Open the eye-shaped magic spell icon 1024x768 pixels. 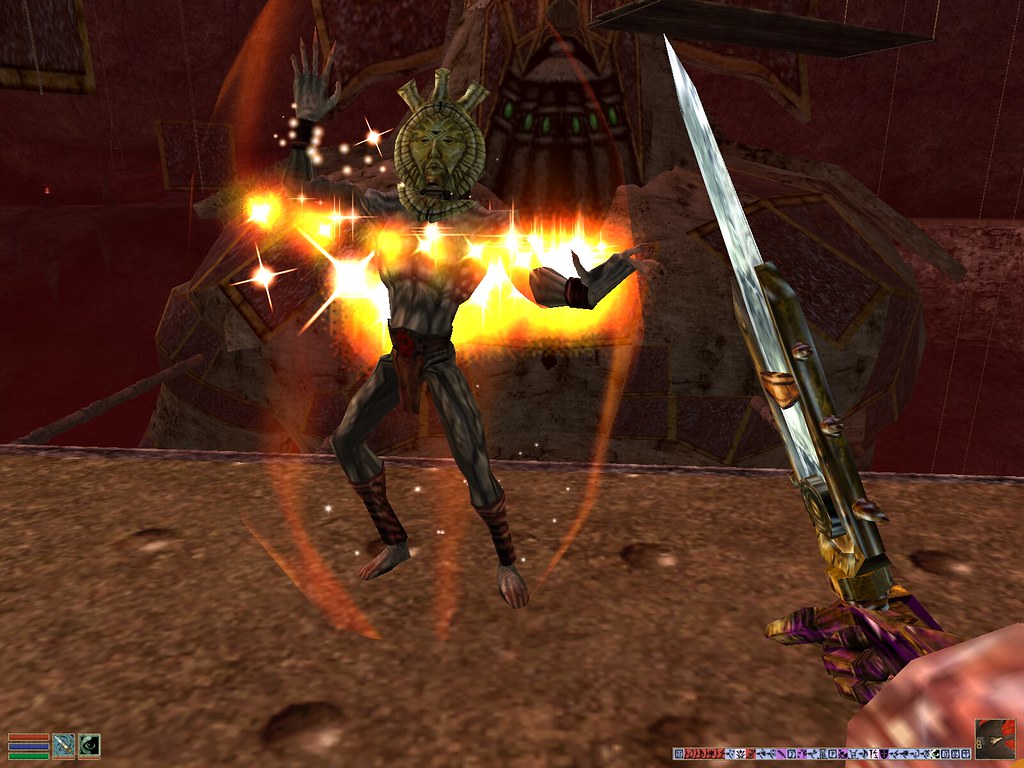click(x=89, y=745)
